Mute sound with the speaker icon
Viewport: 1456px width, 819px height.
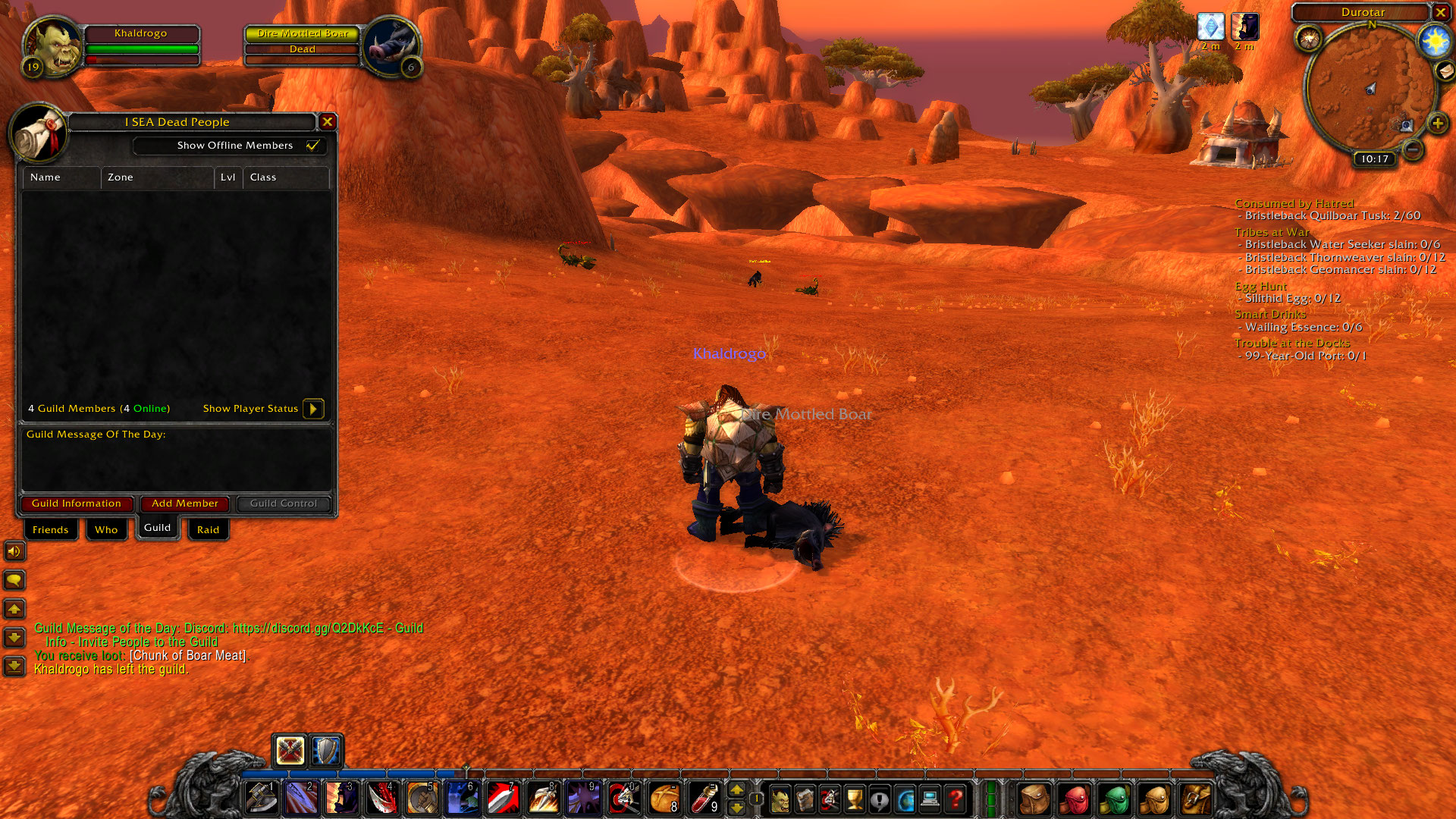(x=14, y=551)
